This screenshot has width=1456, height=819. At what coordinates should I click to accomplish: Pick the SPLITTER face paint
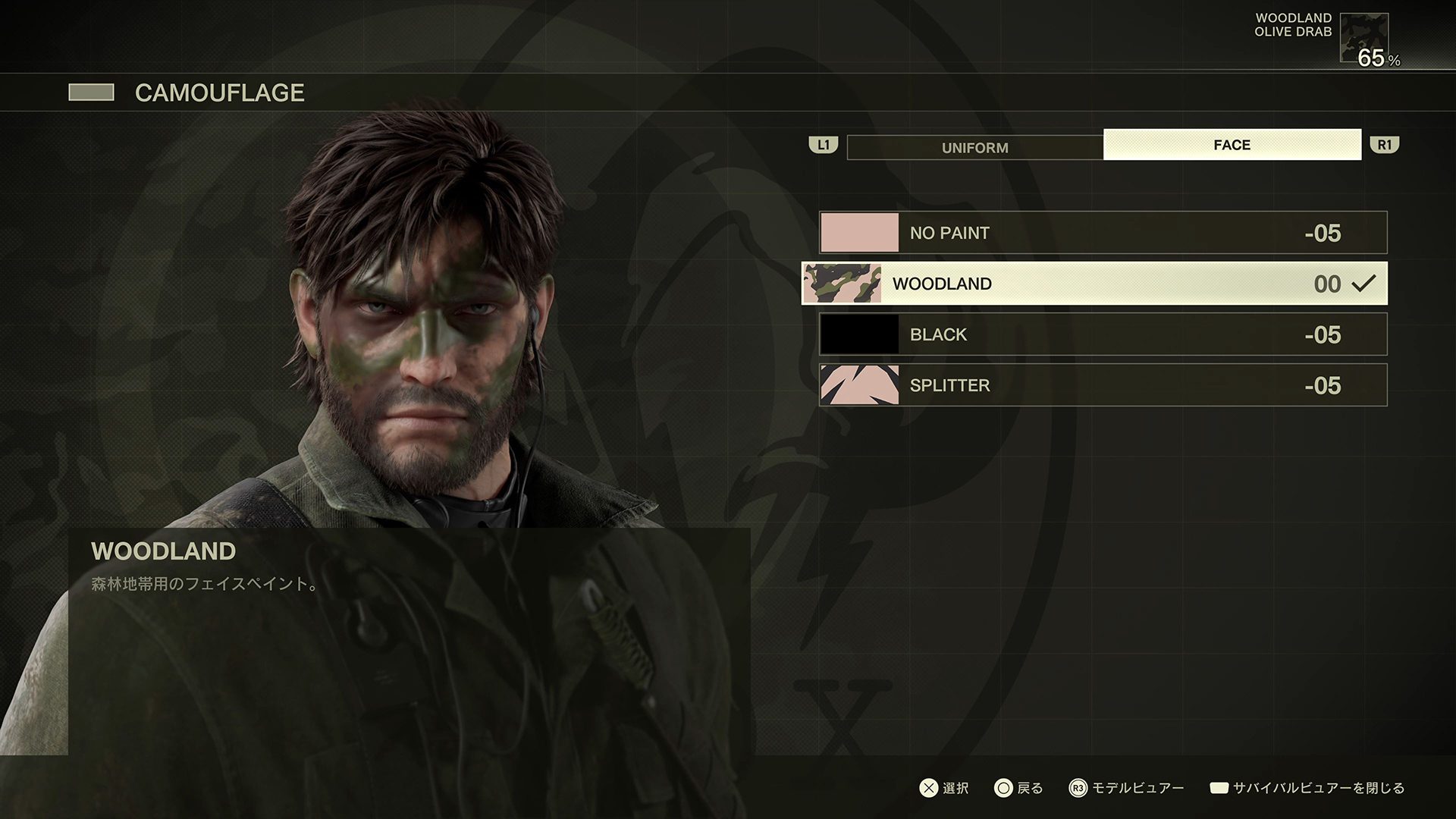point(1103,385)
